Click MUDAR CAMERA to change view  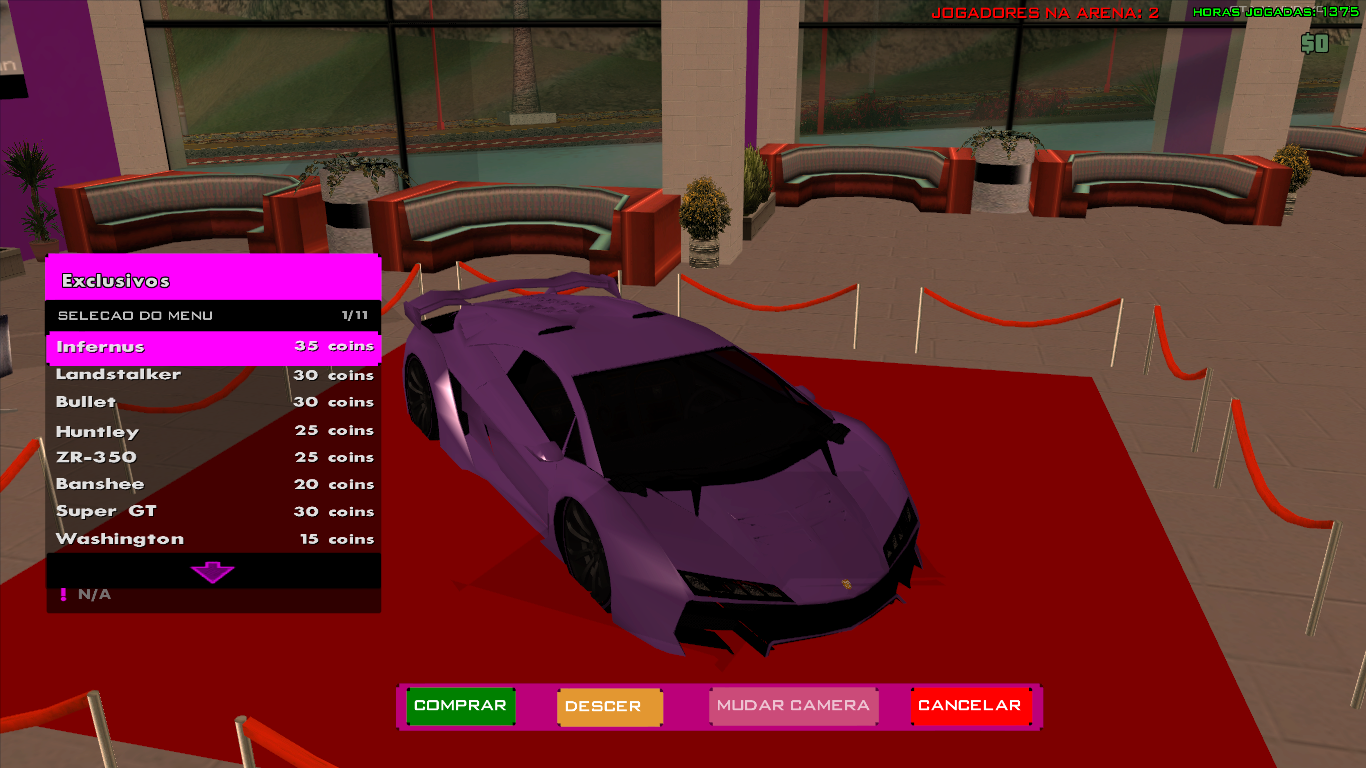[x=793, y=706]
